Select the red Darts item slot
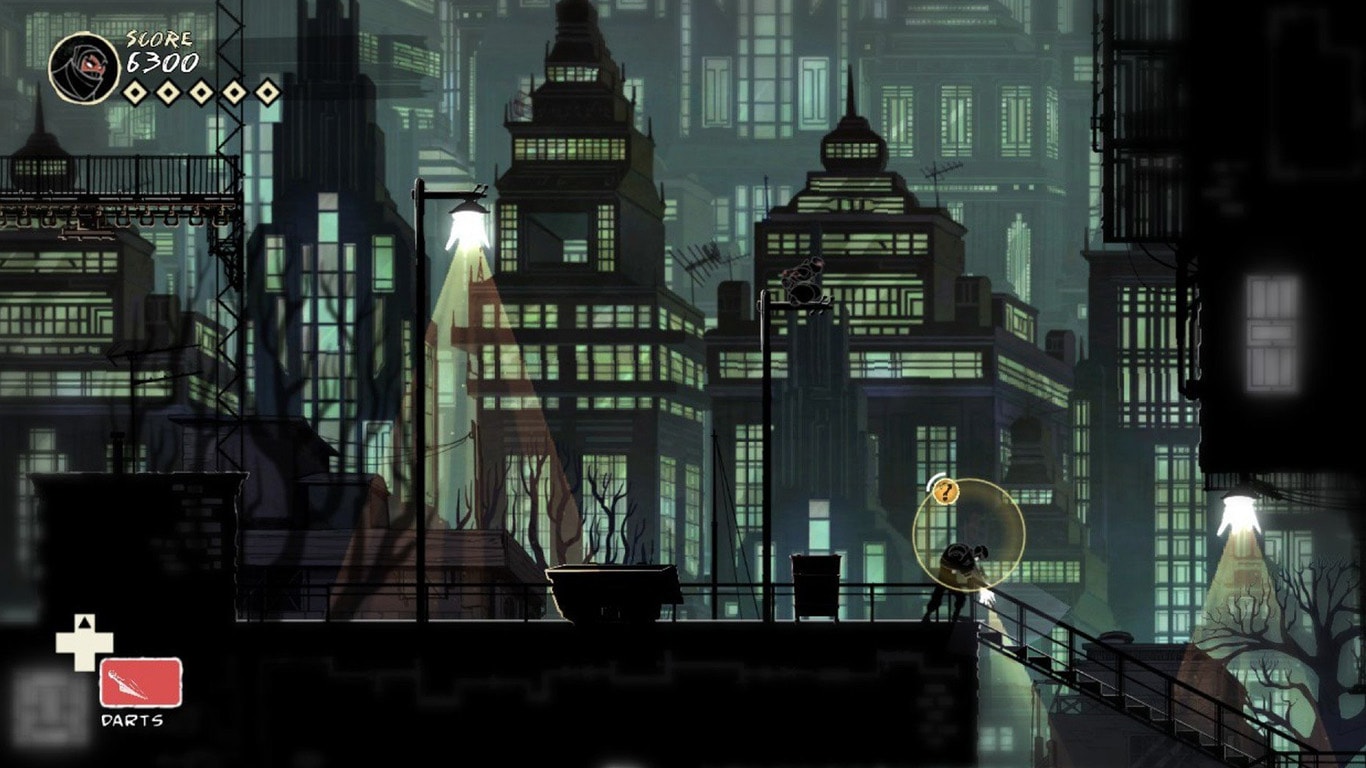This screenshot has width=1366, height=768. [x=141, y=682]
